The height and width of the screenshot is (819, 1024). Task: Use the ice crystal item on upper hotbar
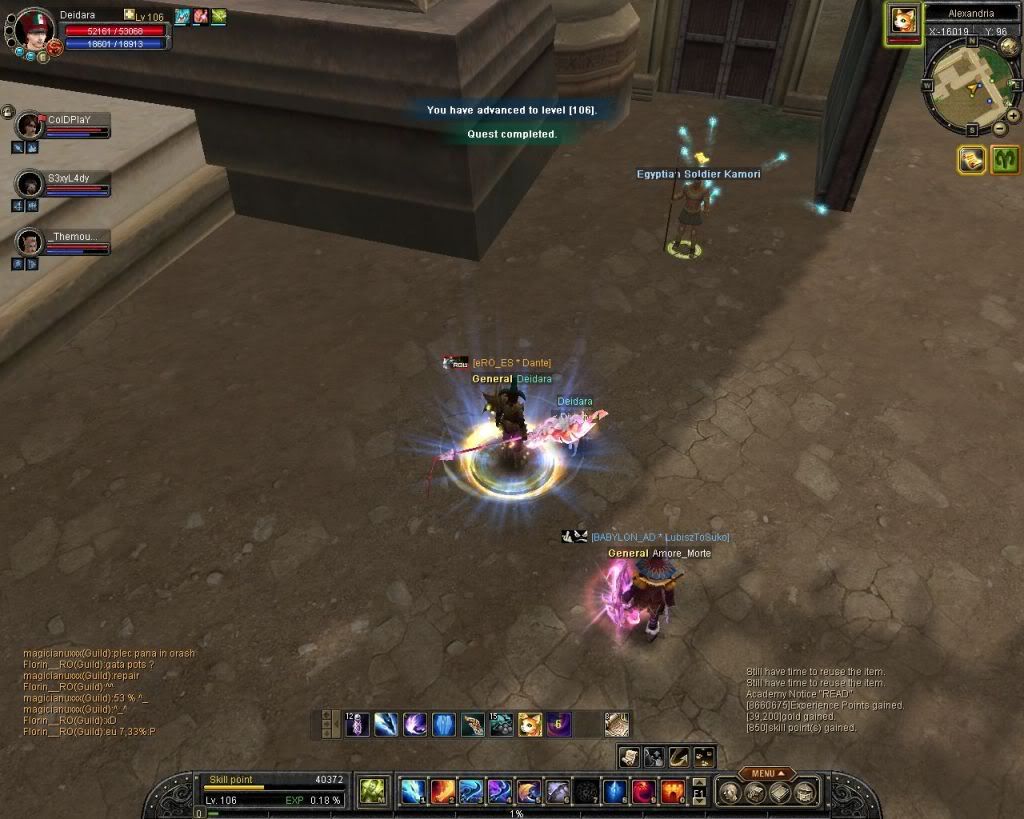(443, 724)
